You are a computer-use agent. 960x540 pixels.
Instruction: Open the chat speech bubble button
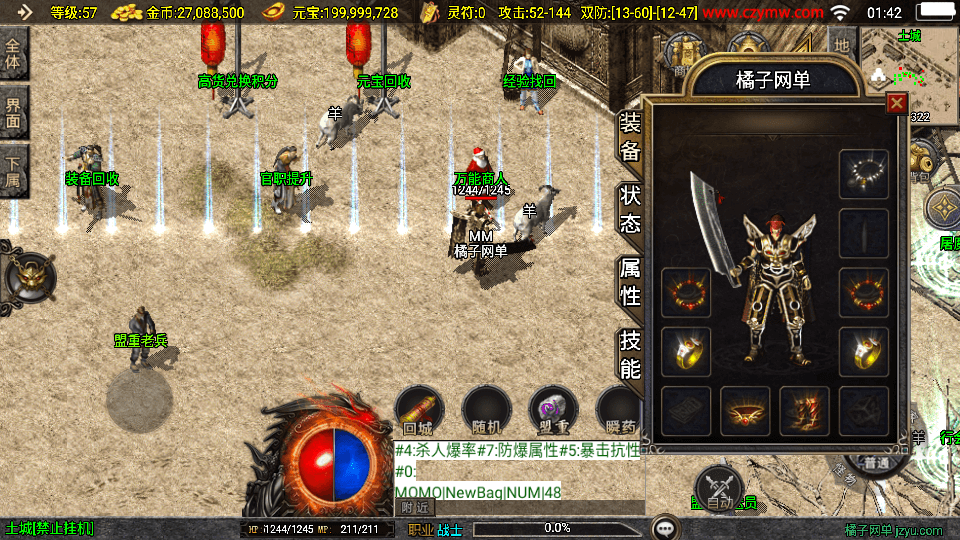click(x=665, y=527)
